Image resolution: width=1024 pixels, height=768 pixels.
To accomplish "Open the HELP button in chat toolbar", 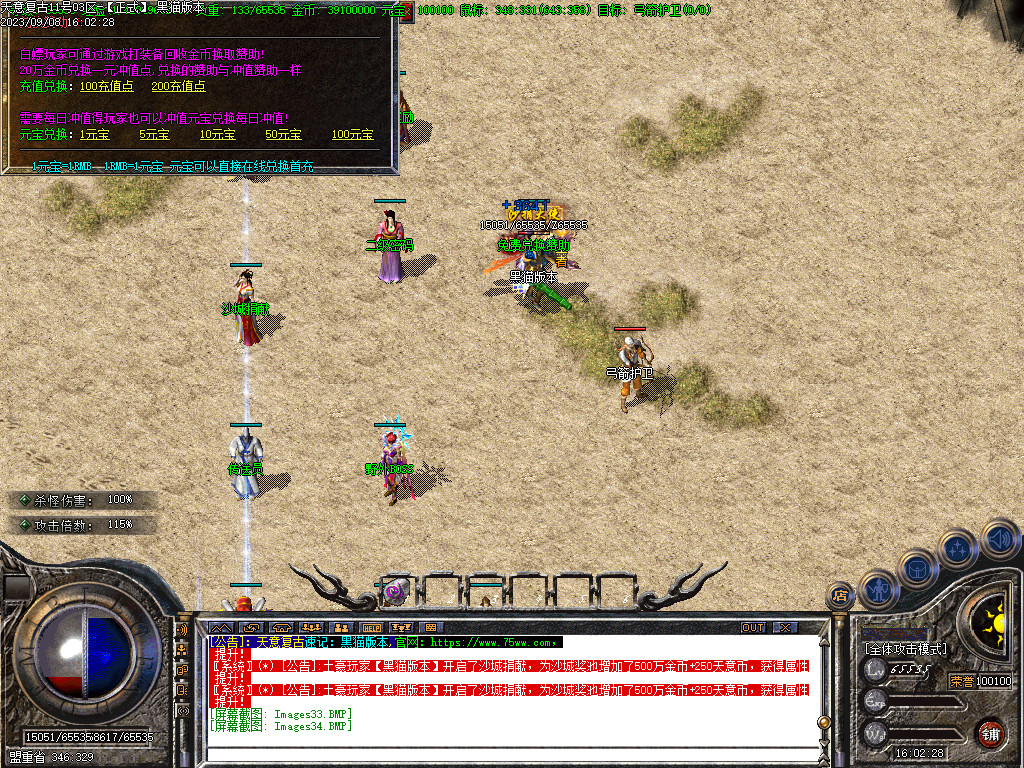I will tap(372, 627).
